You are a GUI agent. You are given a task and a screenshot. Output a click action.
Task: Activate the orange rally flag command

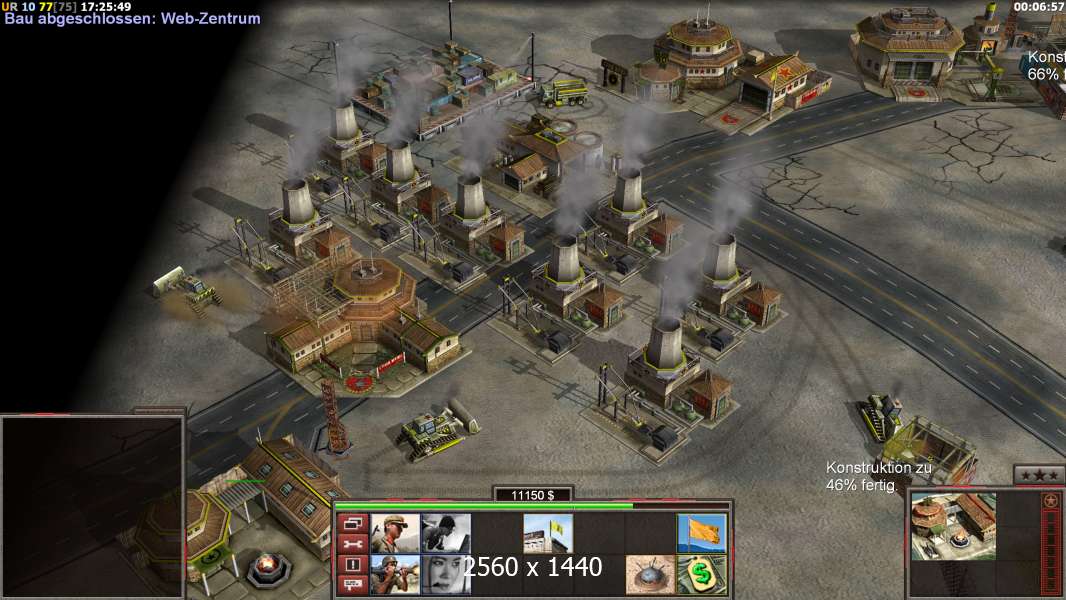(x=701, y=533)
